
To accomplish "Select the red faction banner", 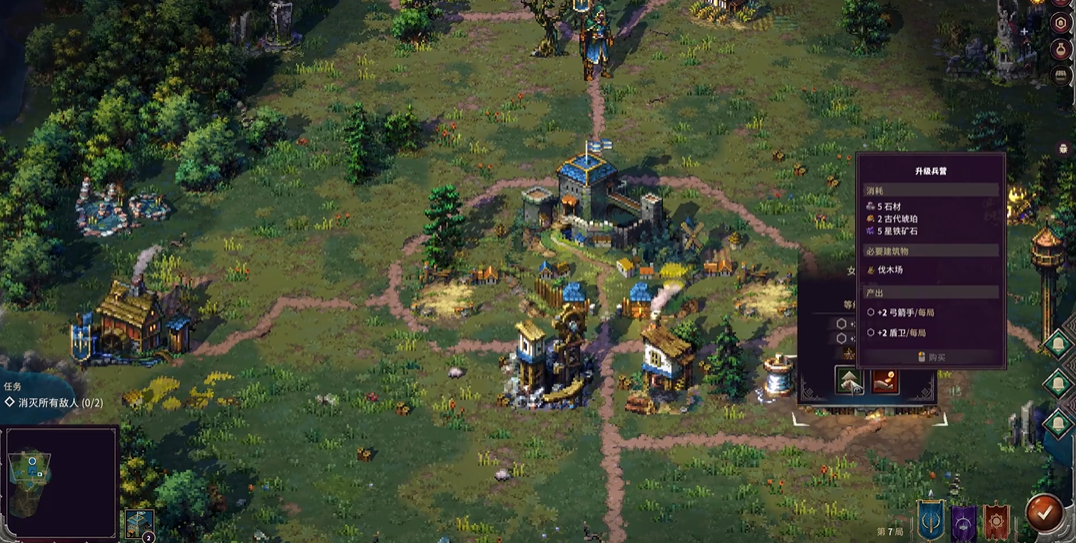I will [x=997, y=520].
